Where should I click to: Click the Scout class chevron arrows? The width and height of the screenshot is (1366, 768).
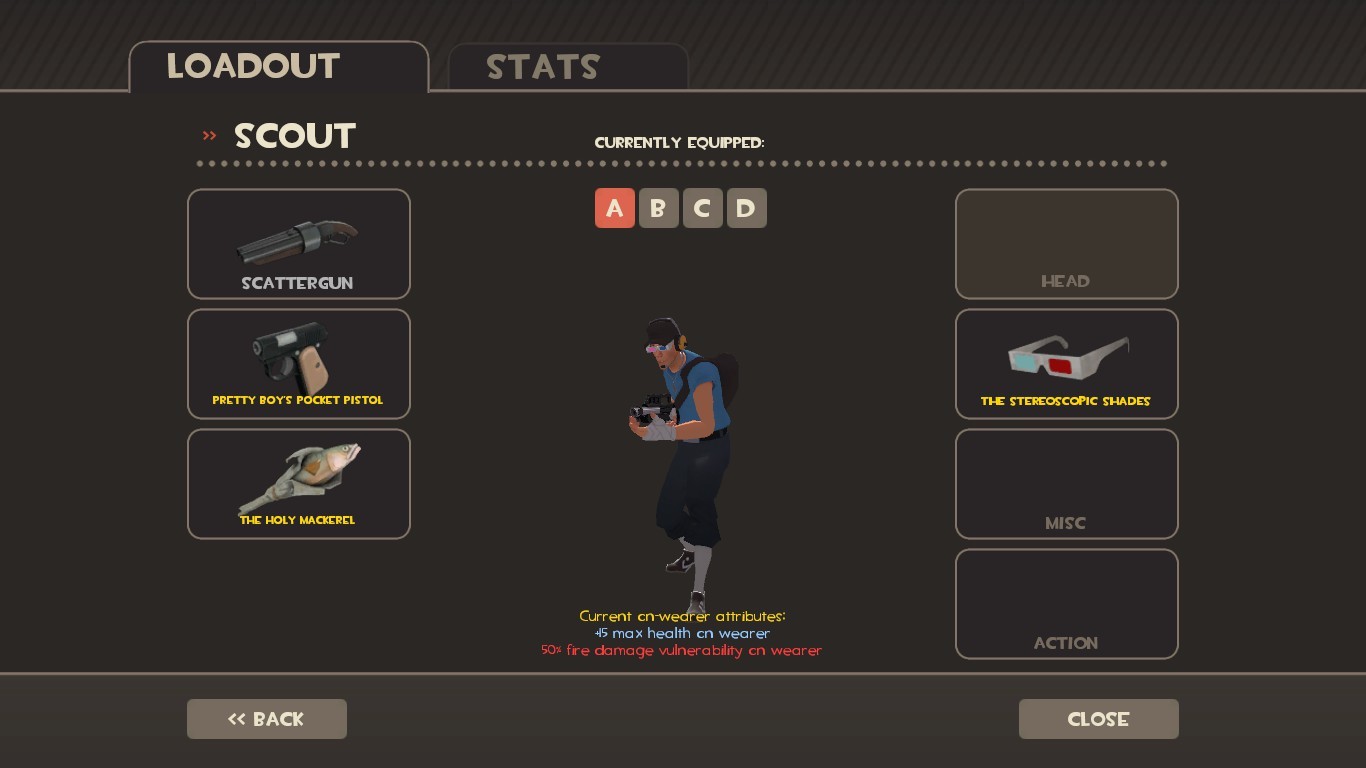(x=209, y=135)
